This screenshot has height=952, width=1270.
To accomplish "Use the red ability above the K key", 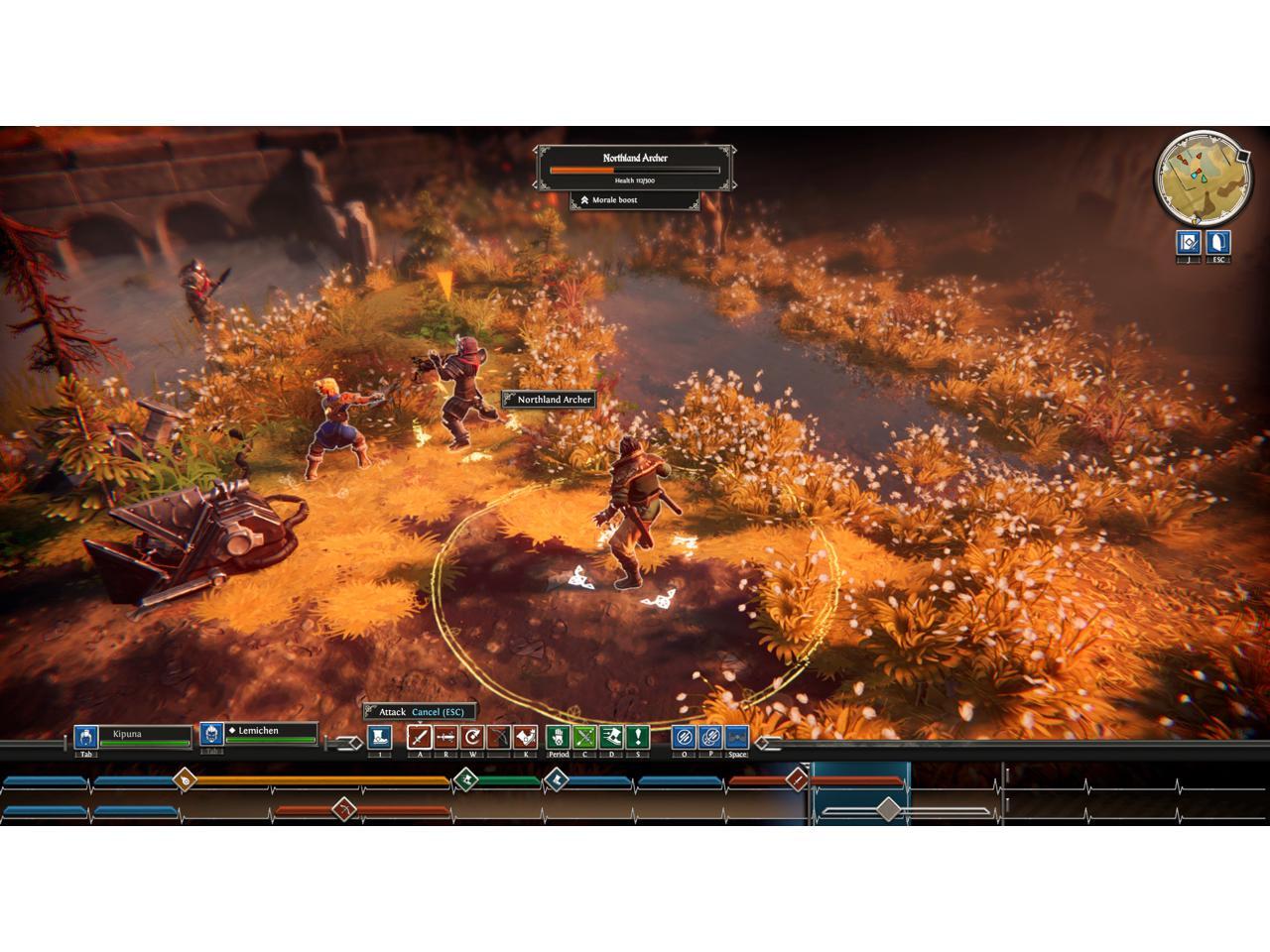I will [525, 737].
